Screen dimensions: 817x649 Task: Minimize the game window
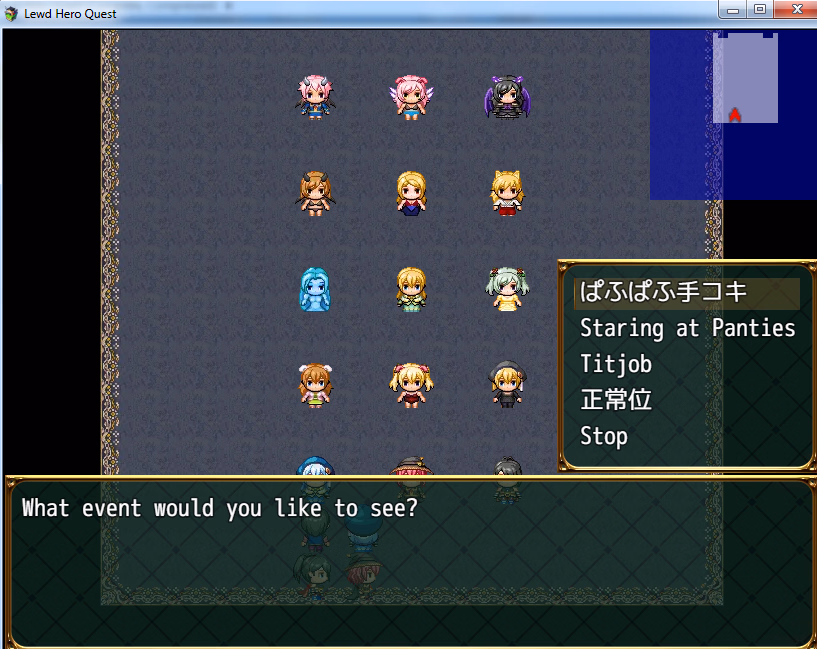coord(734,10)
